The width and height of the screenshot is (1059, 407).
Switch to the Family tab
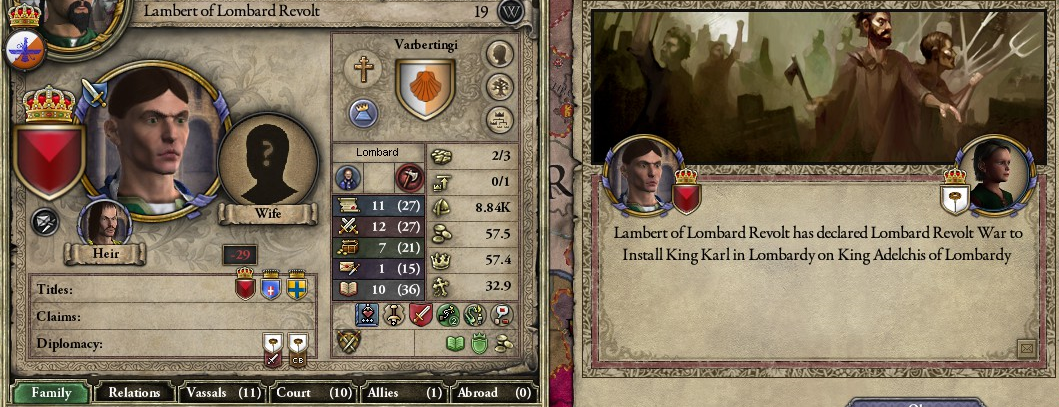tap(51, 393)
